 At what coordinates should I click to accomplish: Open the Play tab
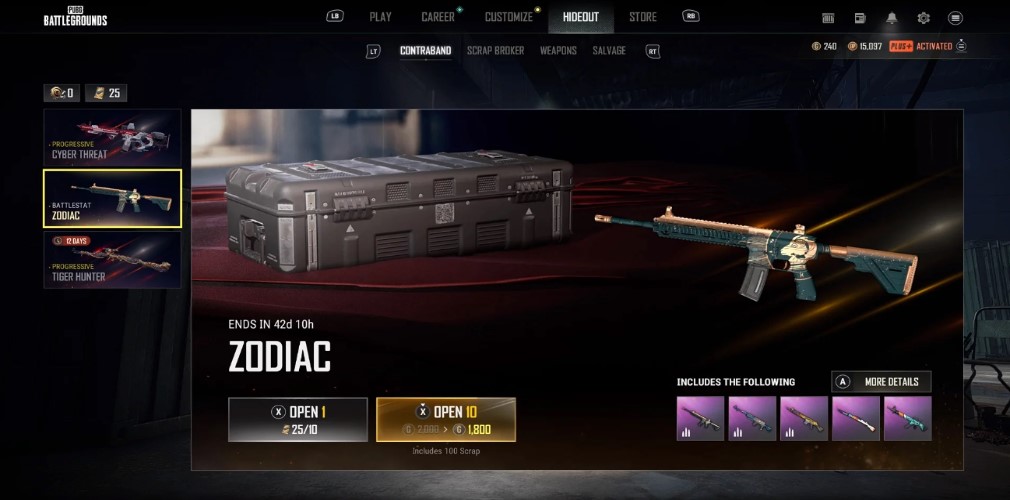pyautogui.click(x=380, y=17)
